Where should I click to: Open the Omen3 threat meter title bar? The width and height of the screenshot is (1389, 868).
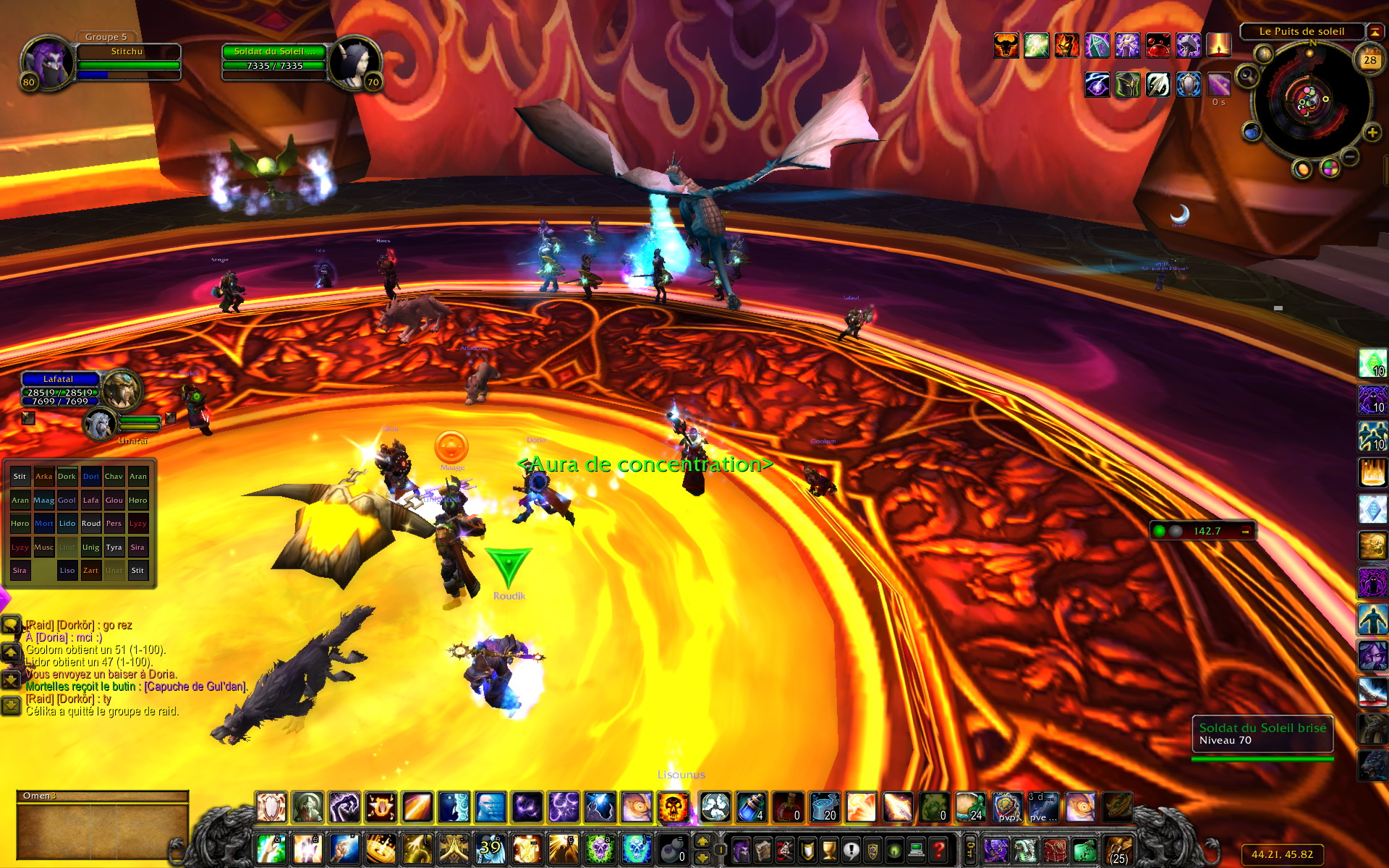pos(101,796)
